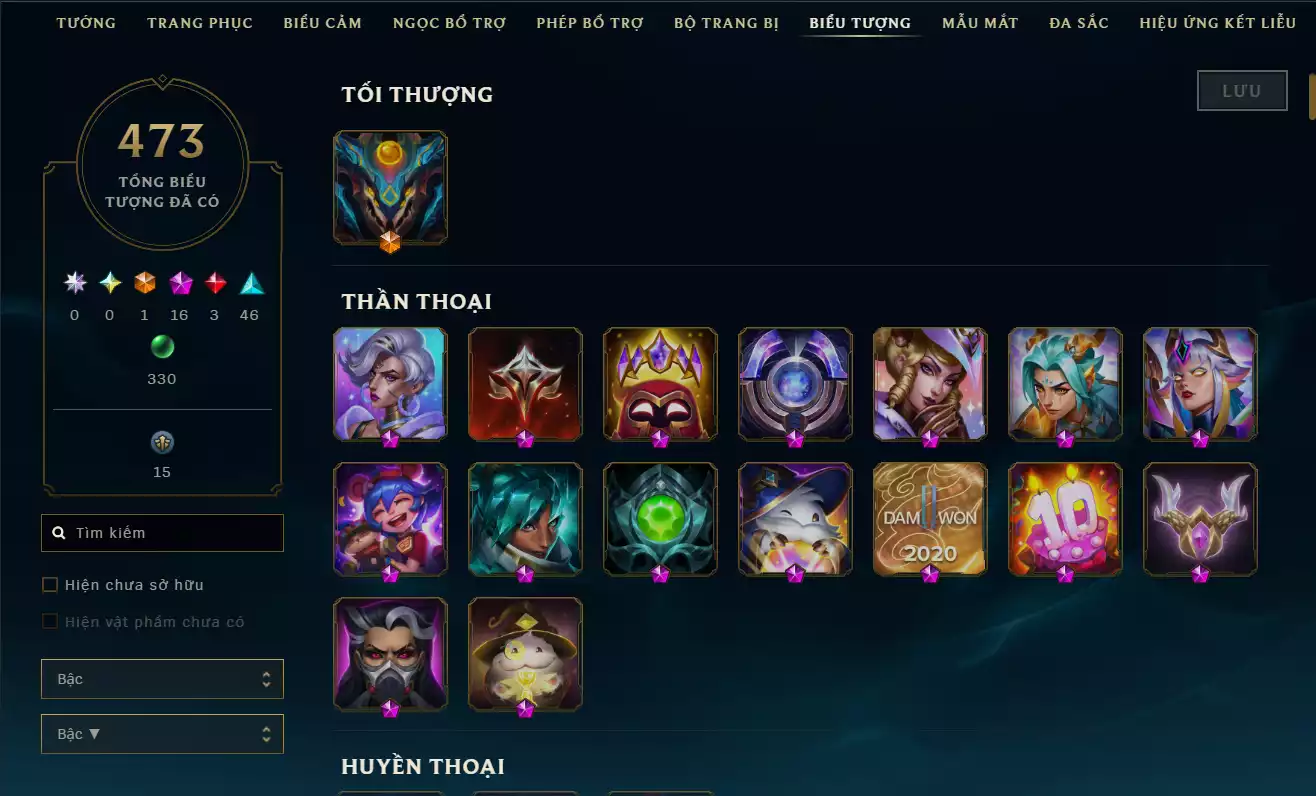Click the magnifier icon in the search bar

pos(58,532)
